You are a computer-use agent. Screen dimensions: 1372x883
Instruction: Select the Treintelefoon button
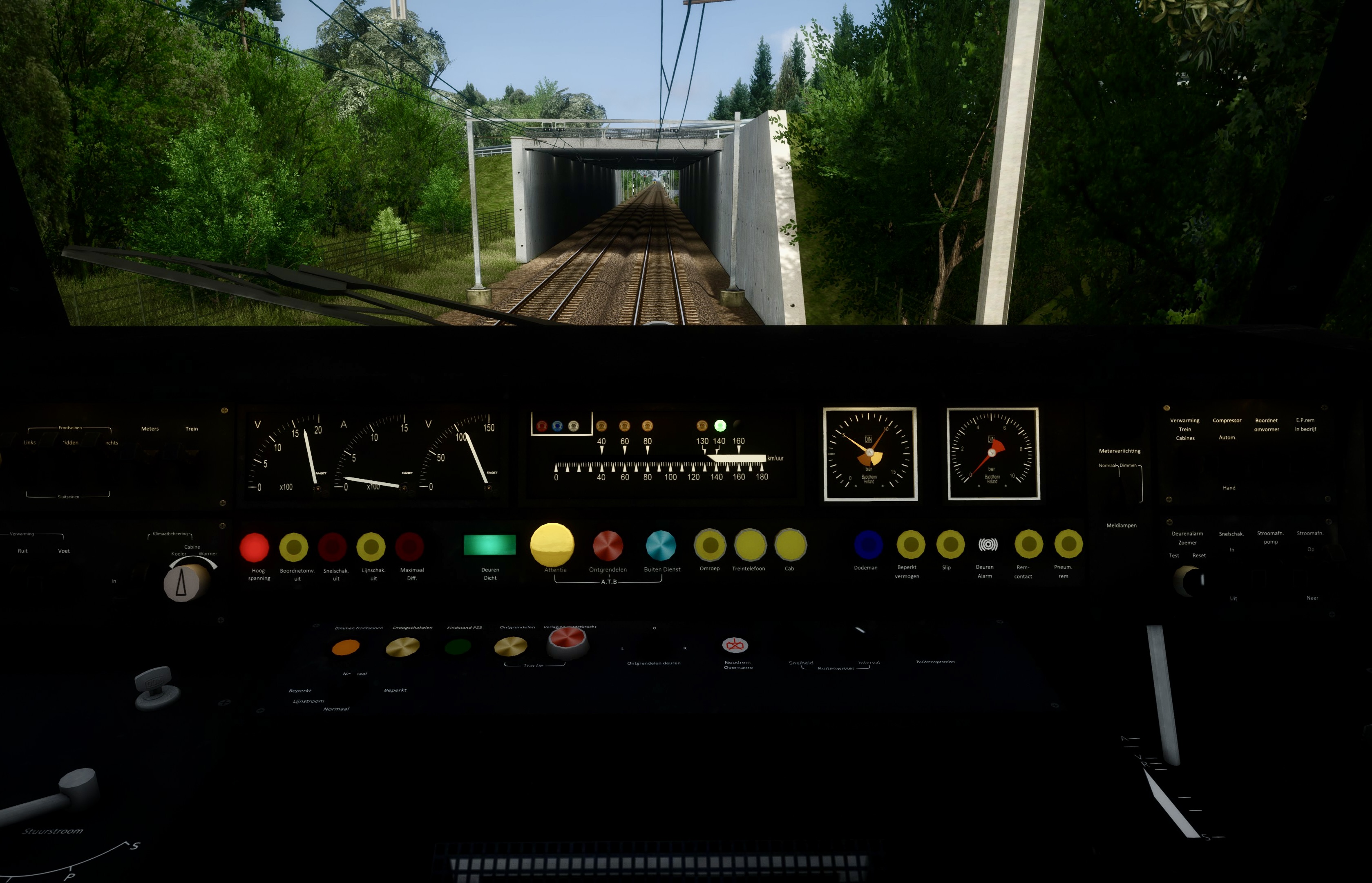750,545
